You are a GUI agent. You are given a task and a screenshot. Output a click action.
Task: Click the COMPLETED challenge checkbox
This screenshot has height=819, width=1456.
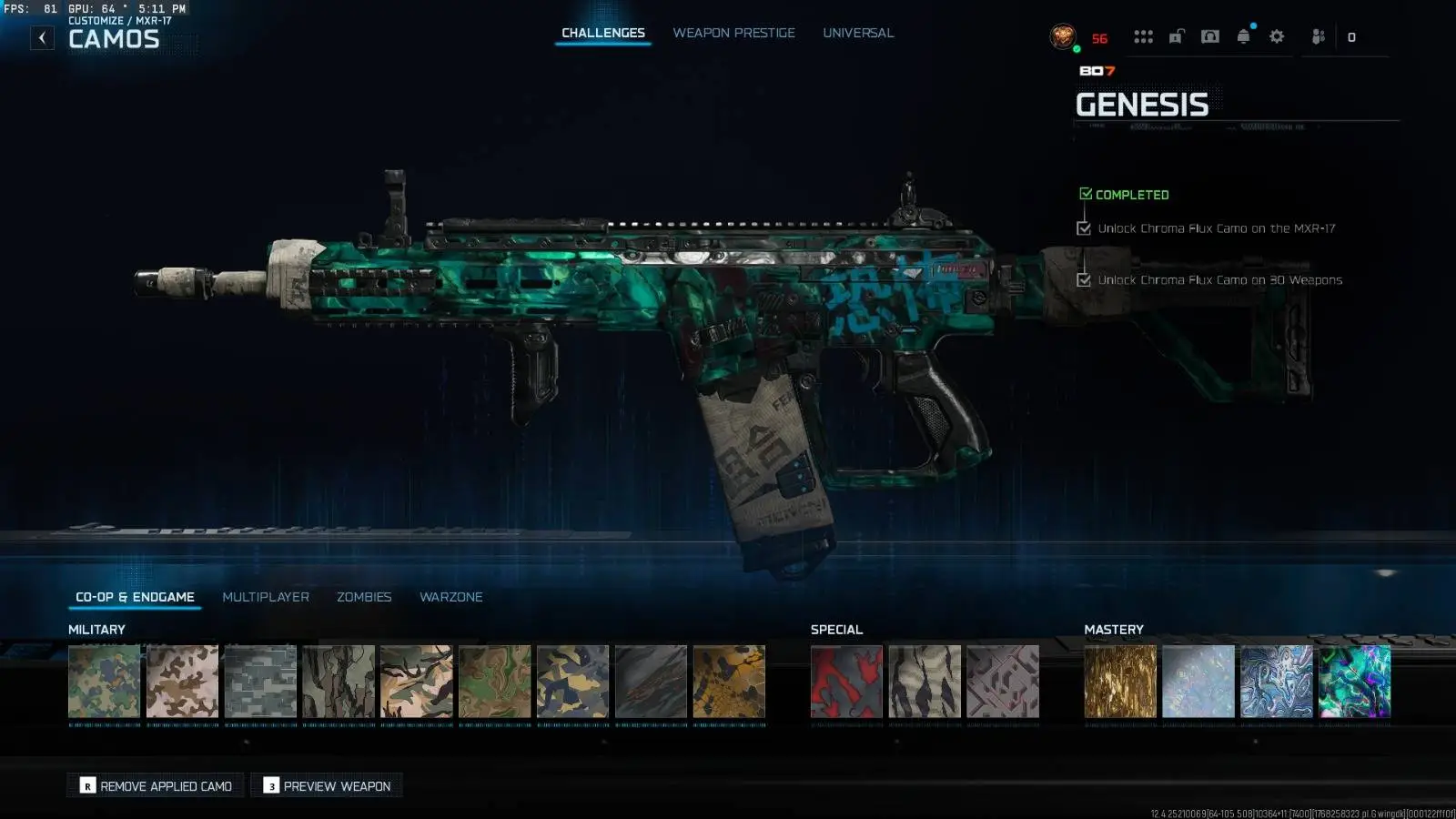pos(1085,193)
